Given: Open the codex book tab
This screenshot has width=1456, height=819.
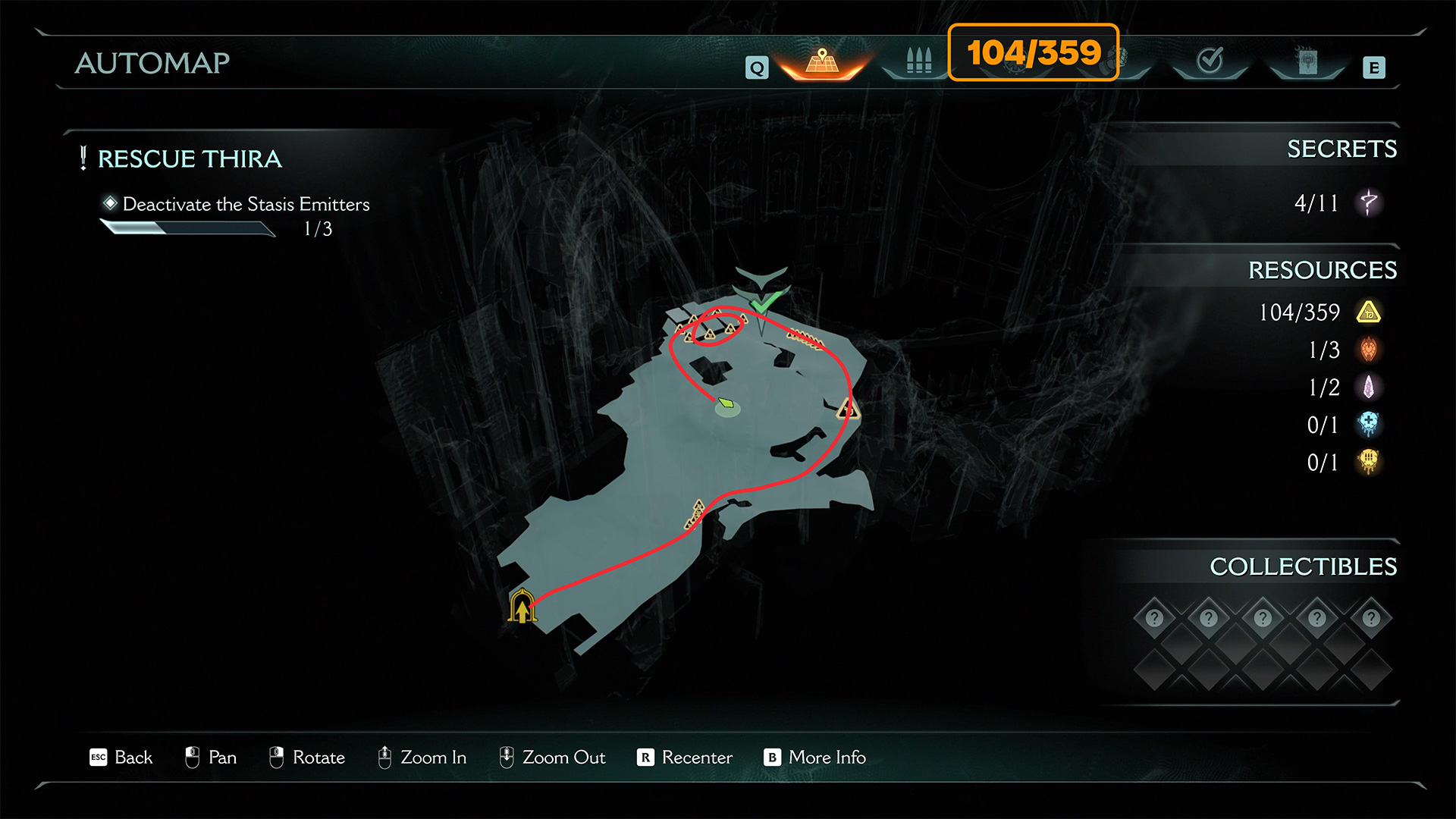Looking at the screenshot, I should click(x=1307, y=61).
